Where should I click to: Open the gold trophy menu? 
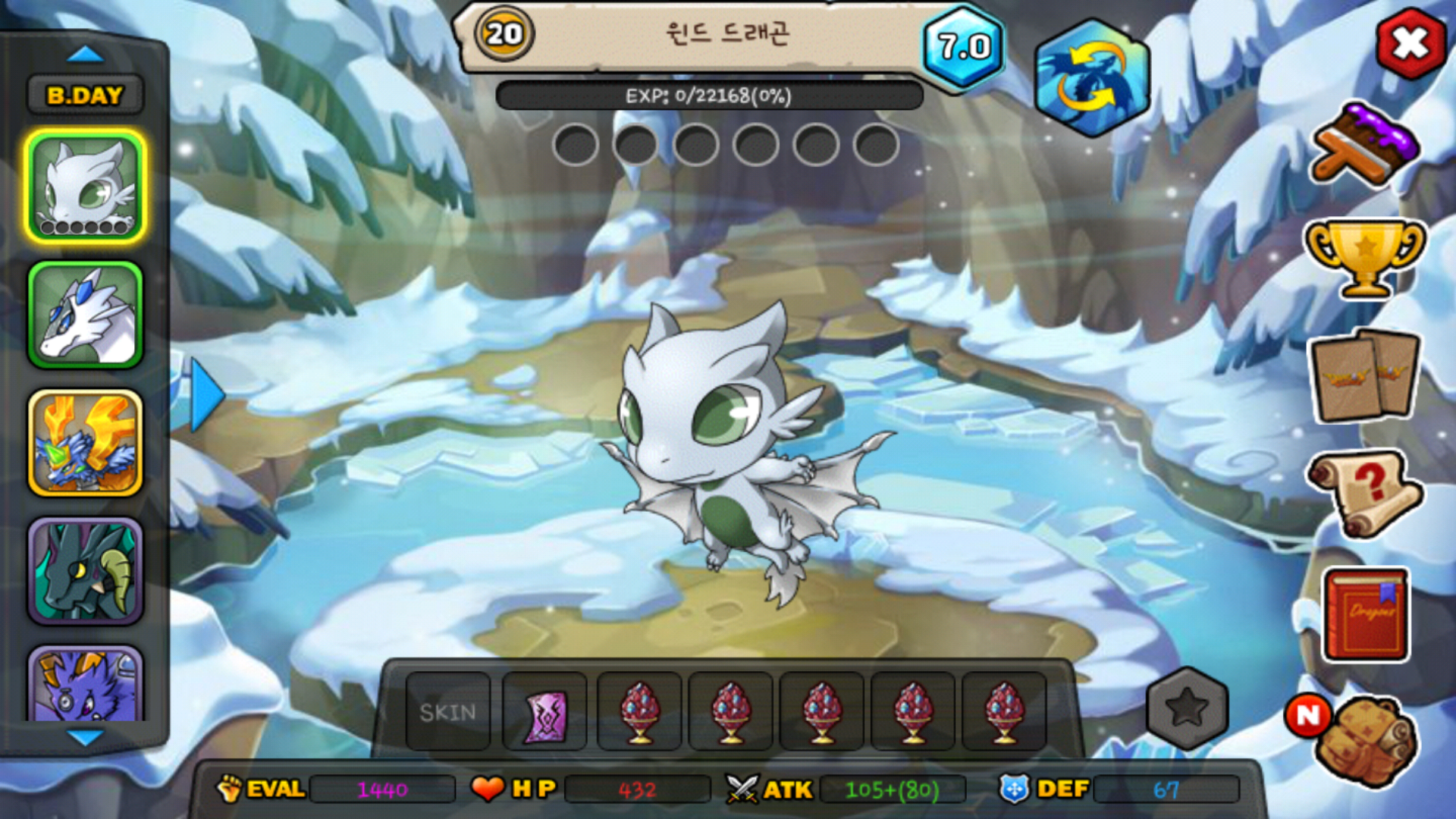tap(1365, 256)
